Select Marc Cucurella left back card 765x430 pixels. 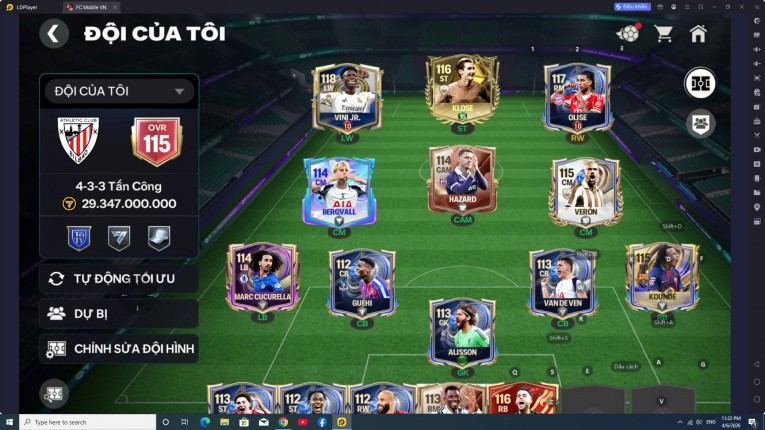click(x=263, y=278)
